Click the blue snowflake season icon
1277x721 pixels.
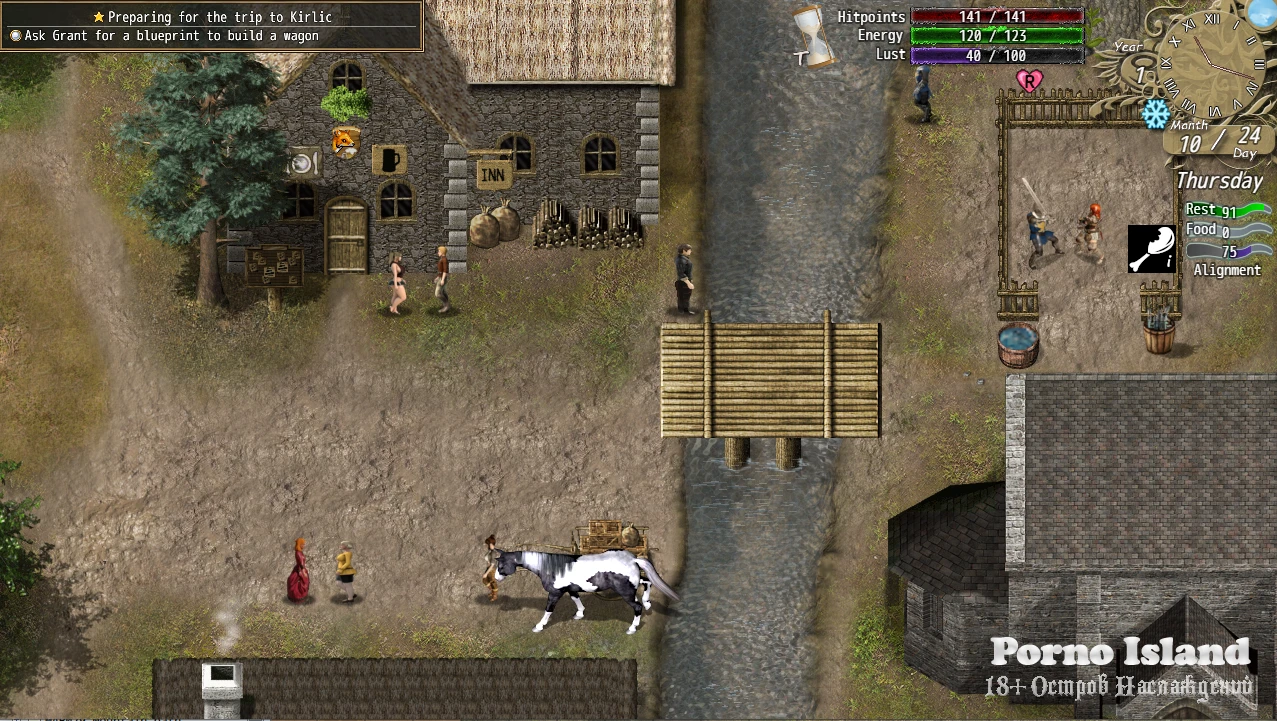click(x=1155, y=114)
